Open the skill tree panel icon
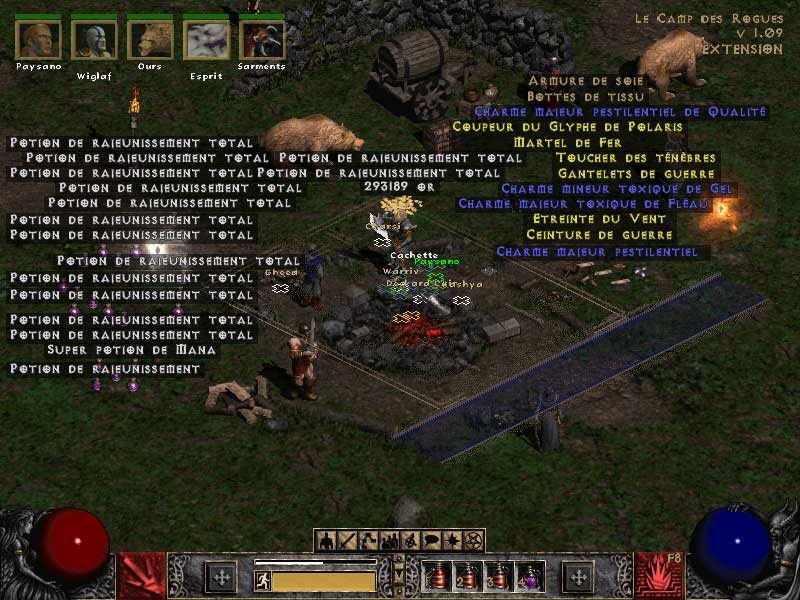The image size is (800, 600). (x=368, y=541)
